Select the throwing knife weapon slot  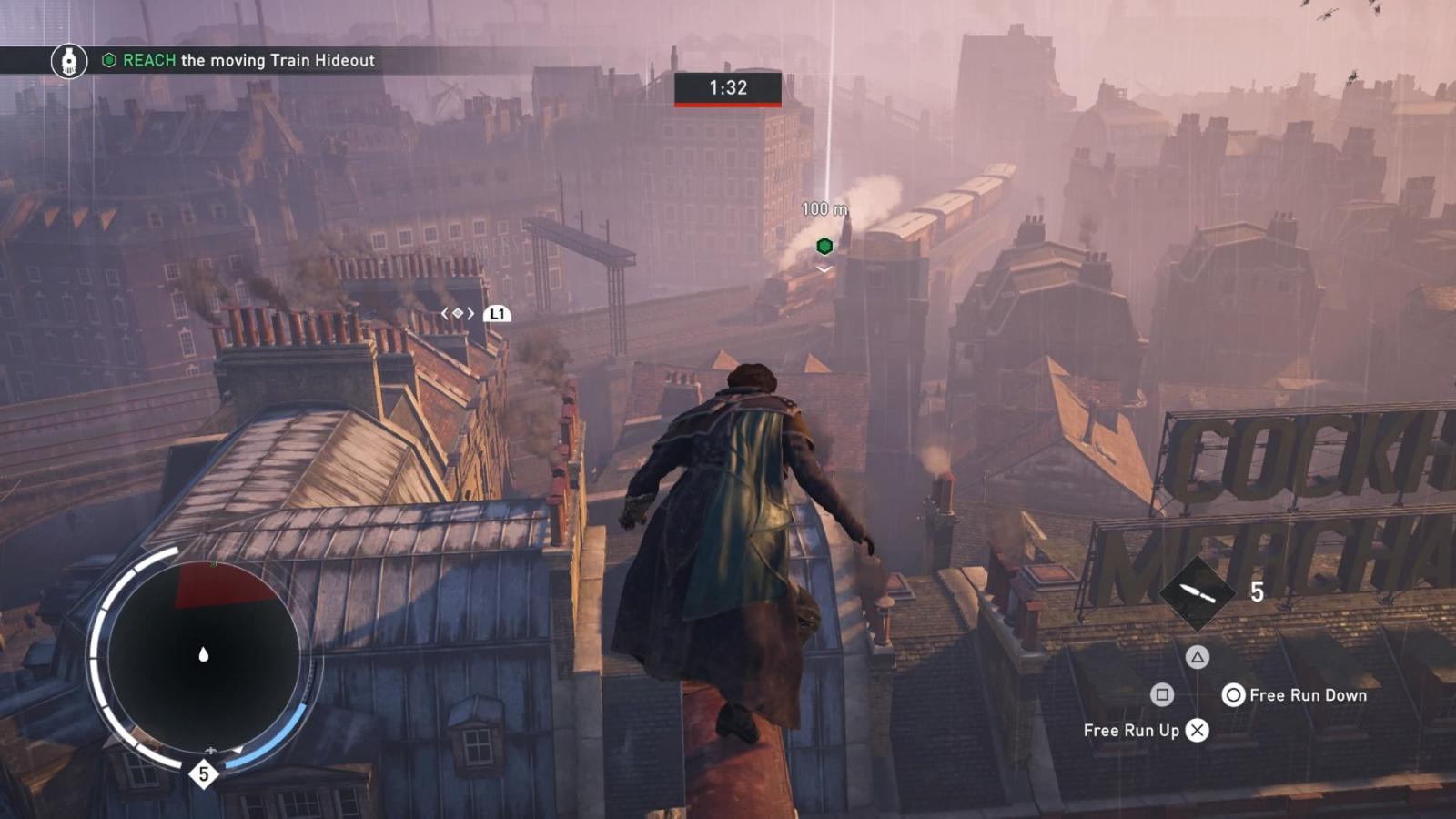(1197, 593)
